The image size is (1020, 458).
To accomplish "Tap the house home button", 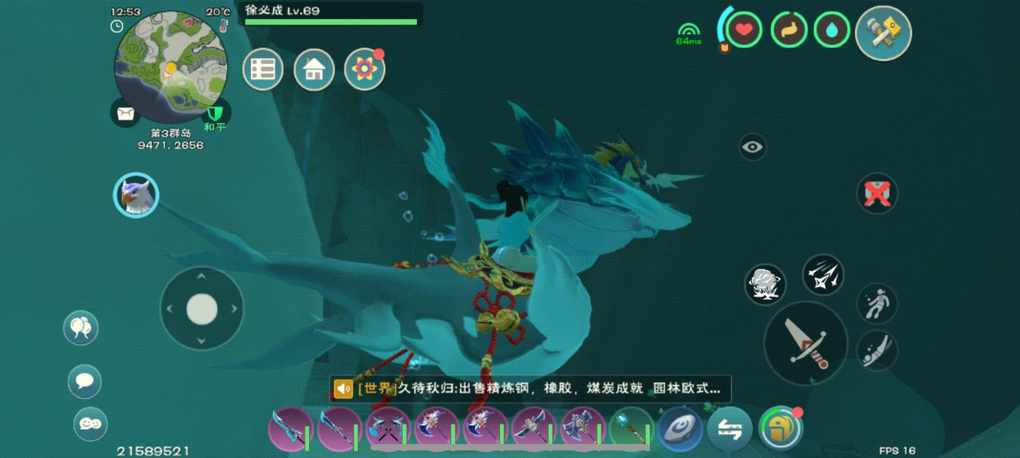I will click(314, 69).
